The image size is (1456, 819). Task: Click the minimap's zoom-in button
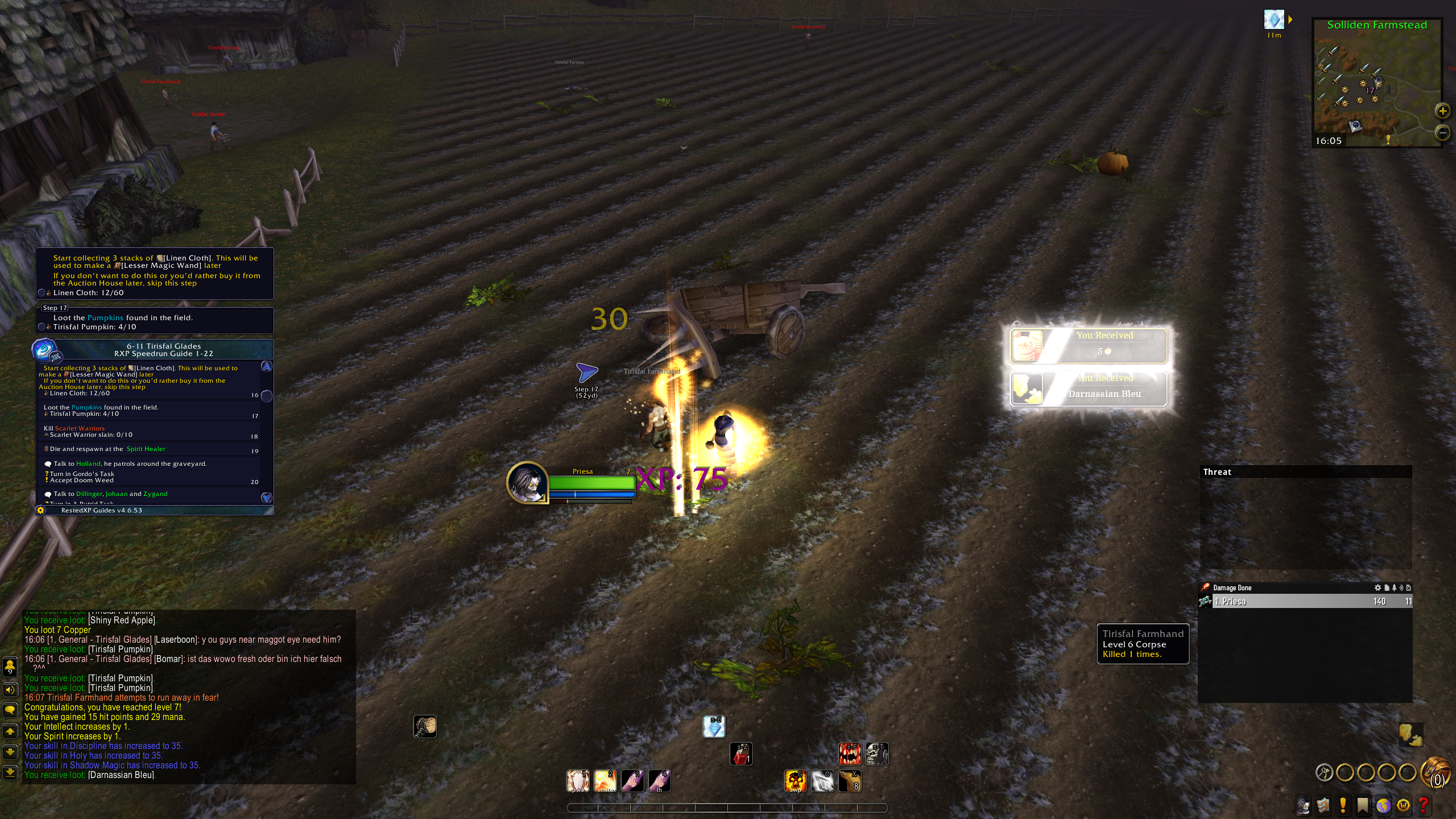[1442, 111]
